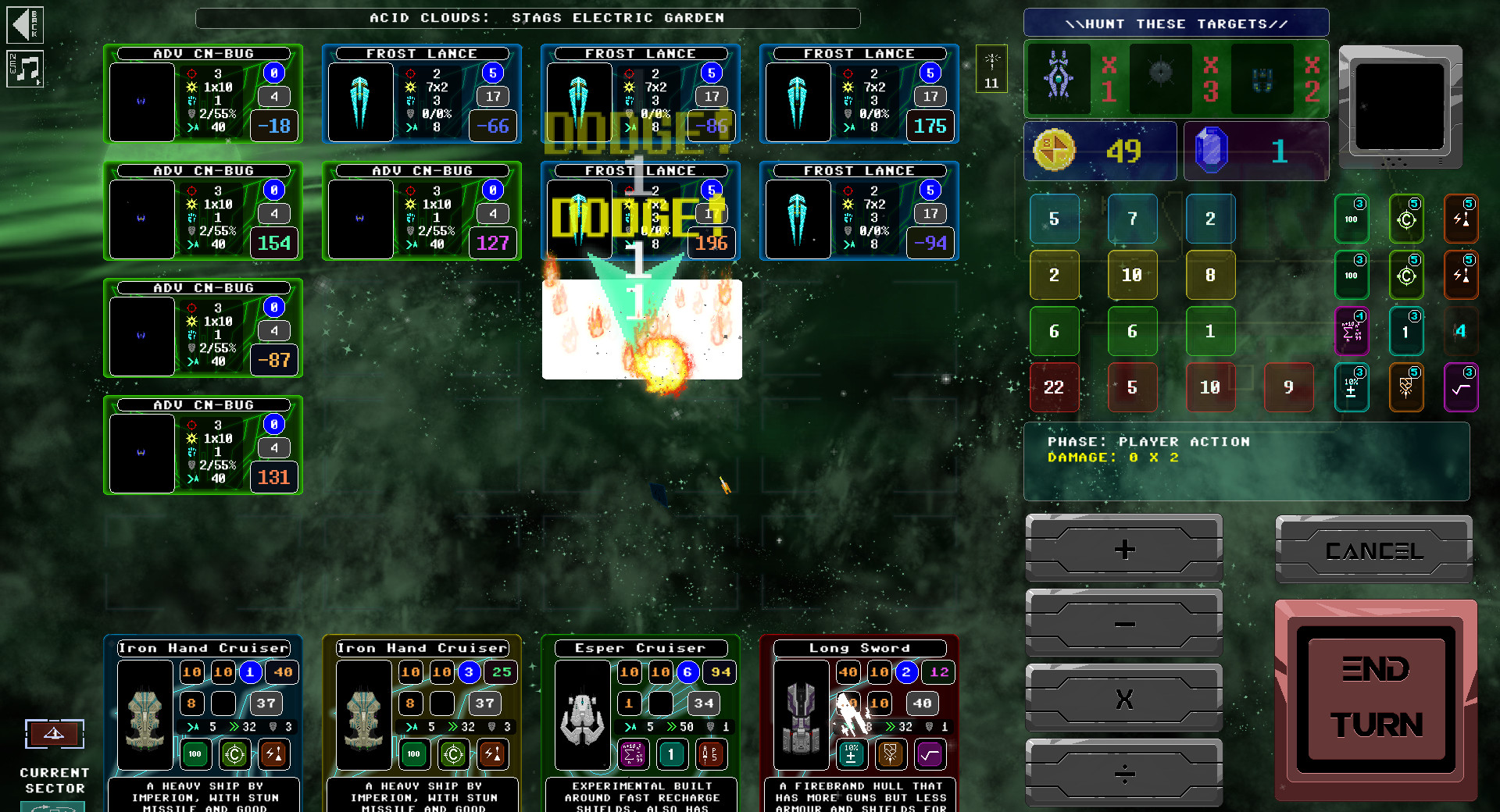This screenshot has height=812, width=1500.
Task: Click the Current Sector ship icon
Action: (55, 734)
